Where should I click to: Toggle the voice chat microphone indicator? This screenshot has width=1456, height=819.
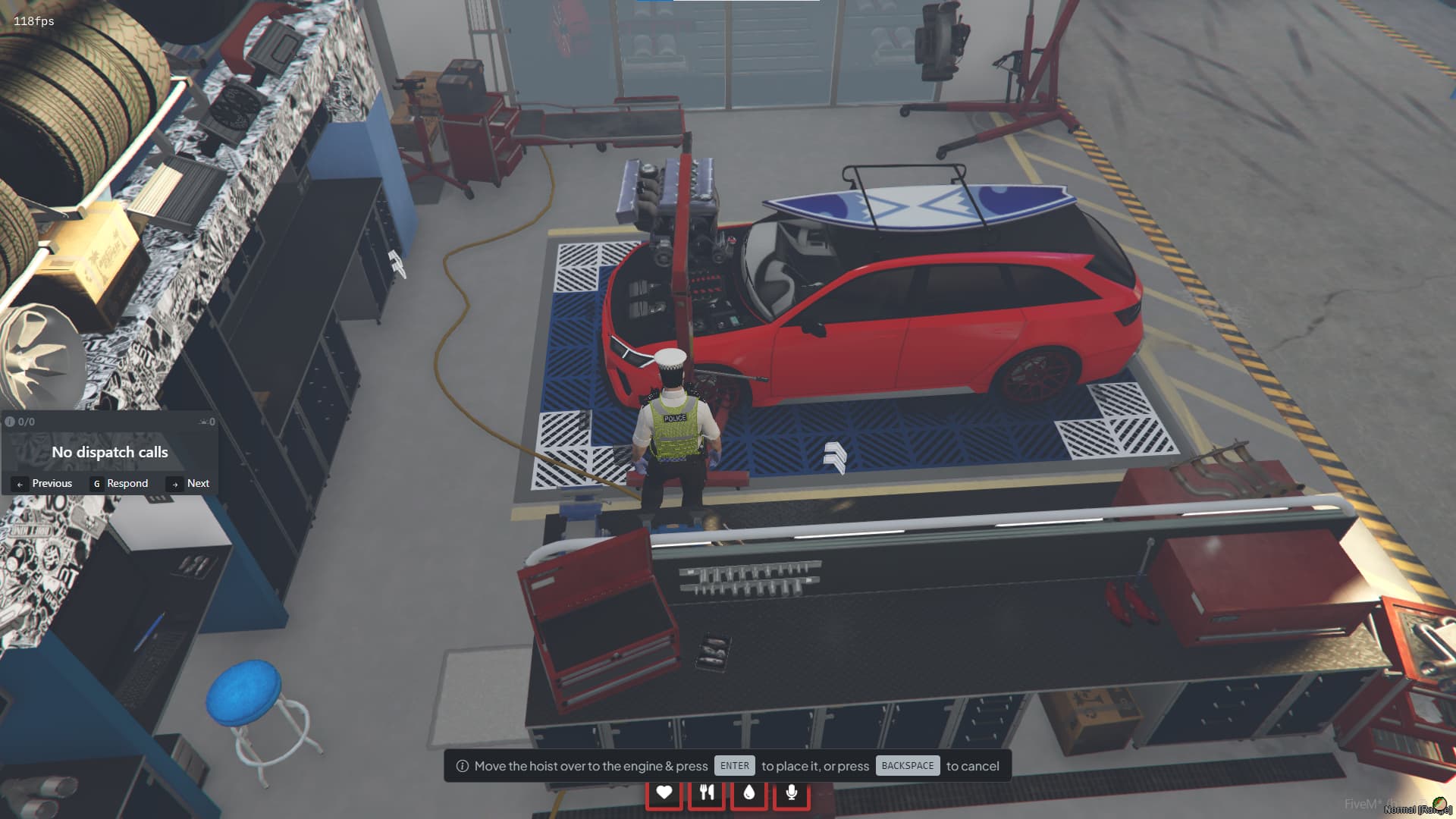[x=792, y=791]
